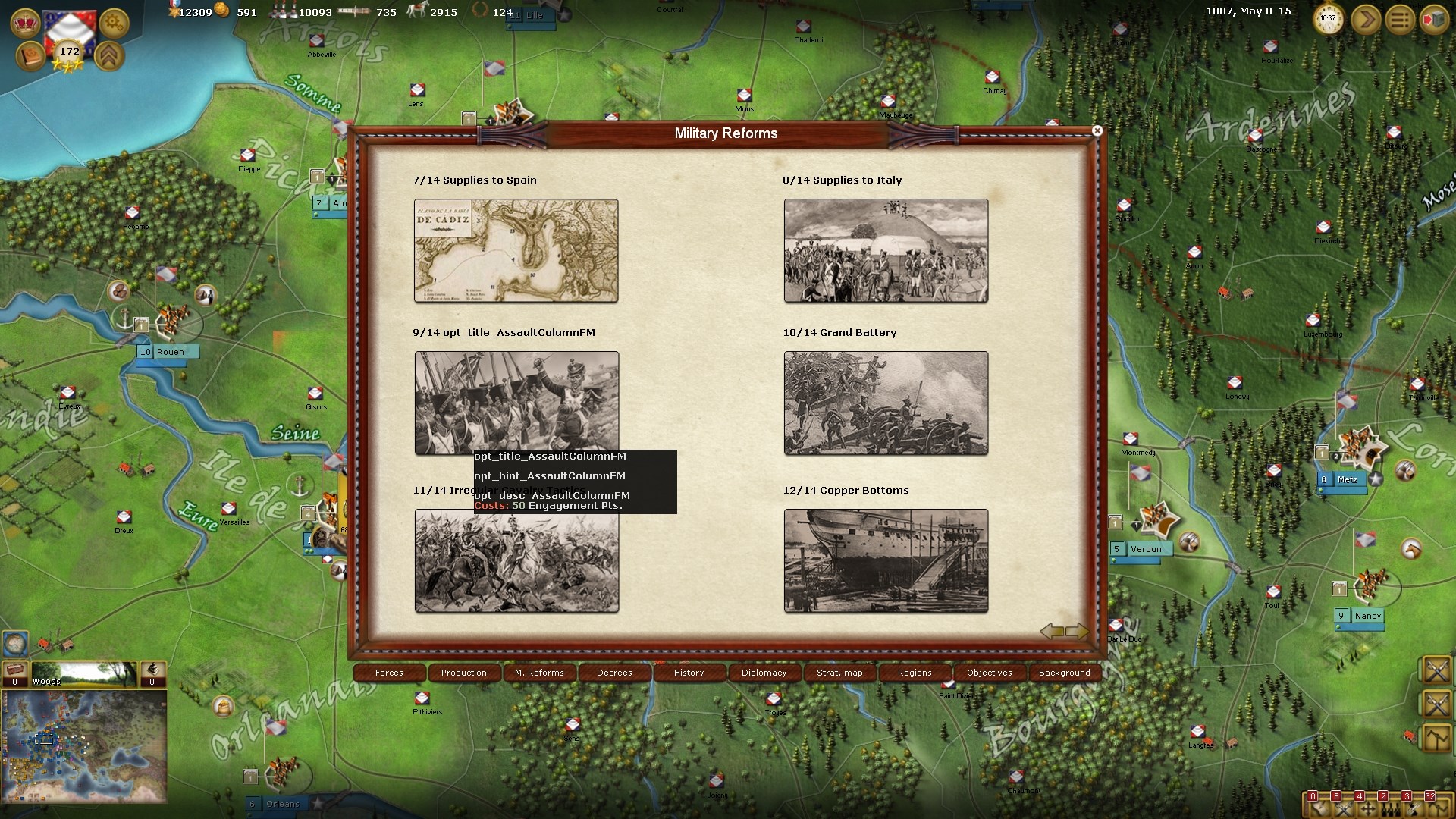View the Regions tab
Image resolution: width=1456 pixels, height=819 pixels.
pyautogui.click(x=915, y=673)
